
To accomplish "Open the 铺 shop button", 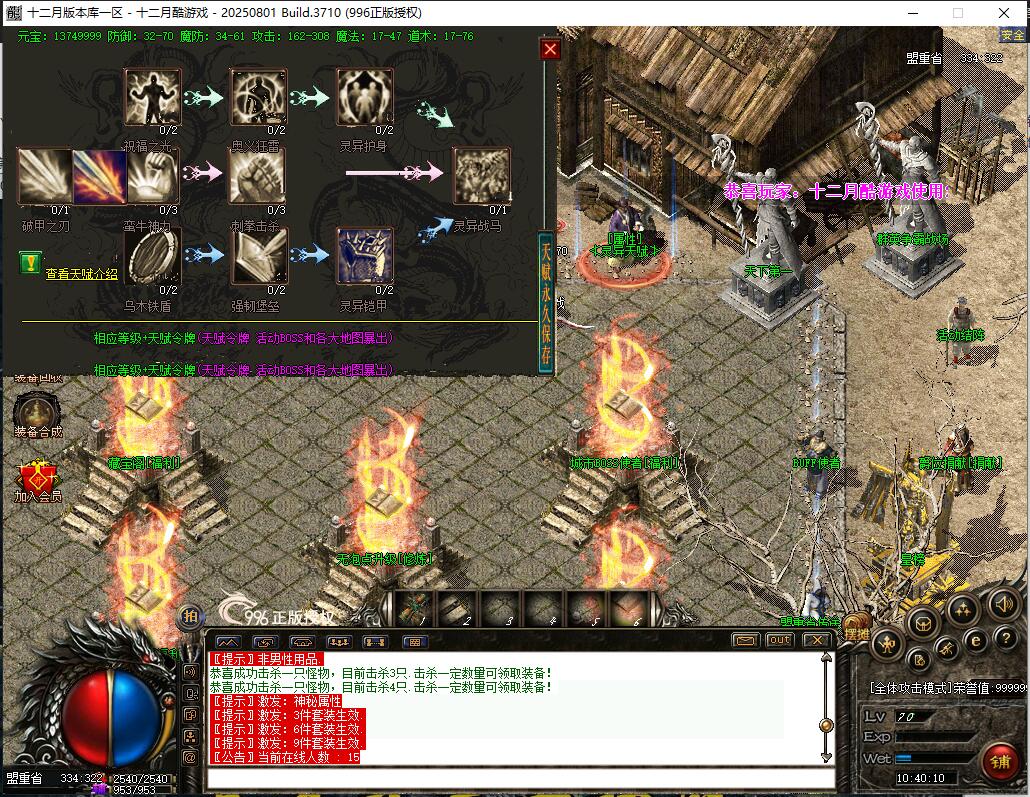I will point(998,761).
